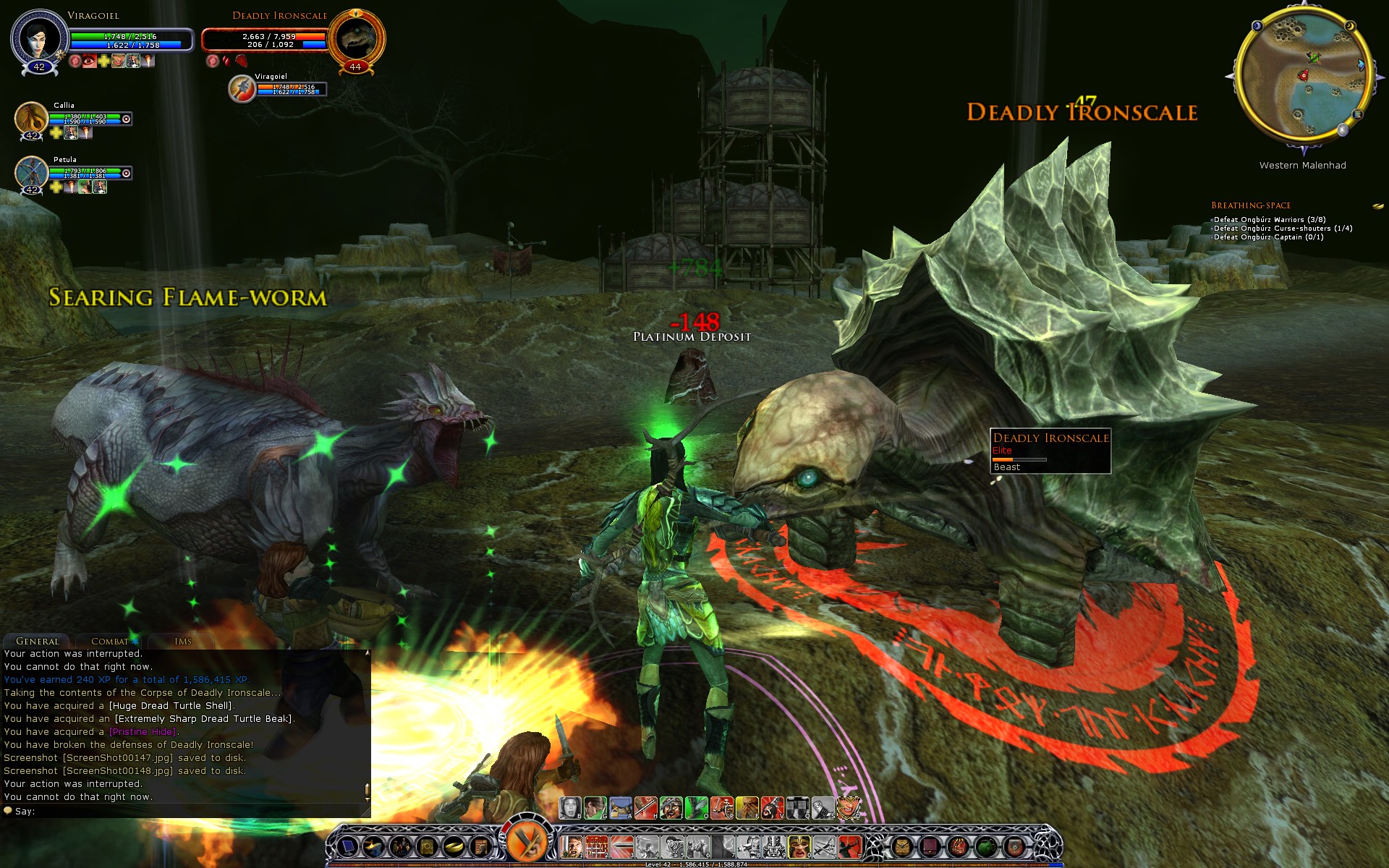Open the Breathing-space quest tracker entry
1389x868 pixels.
(x=1251, y=205)
